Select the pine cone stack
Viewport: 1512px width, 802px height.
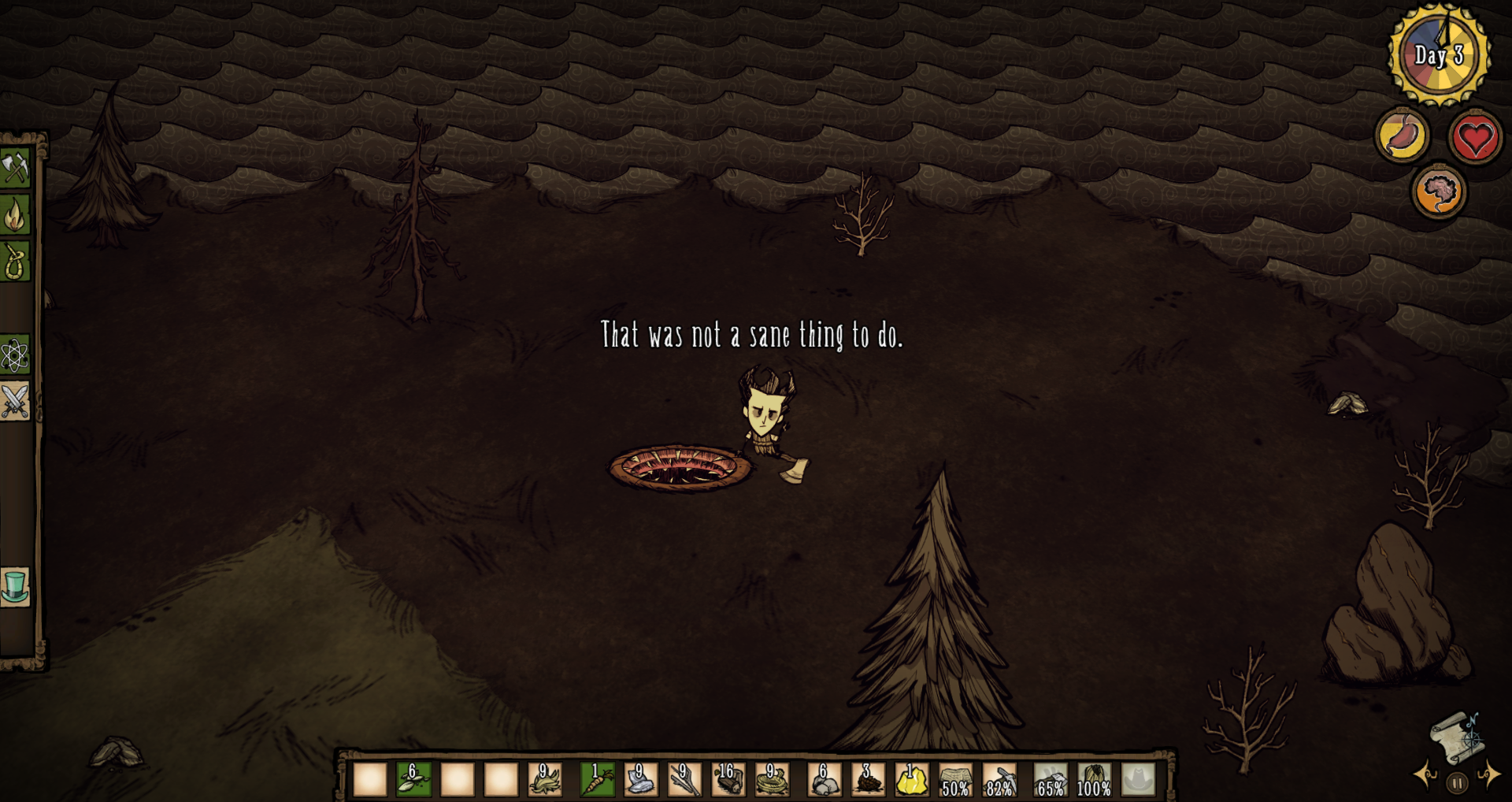click(868, 779)
